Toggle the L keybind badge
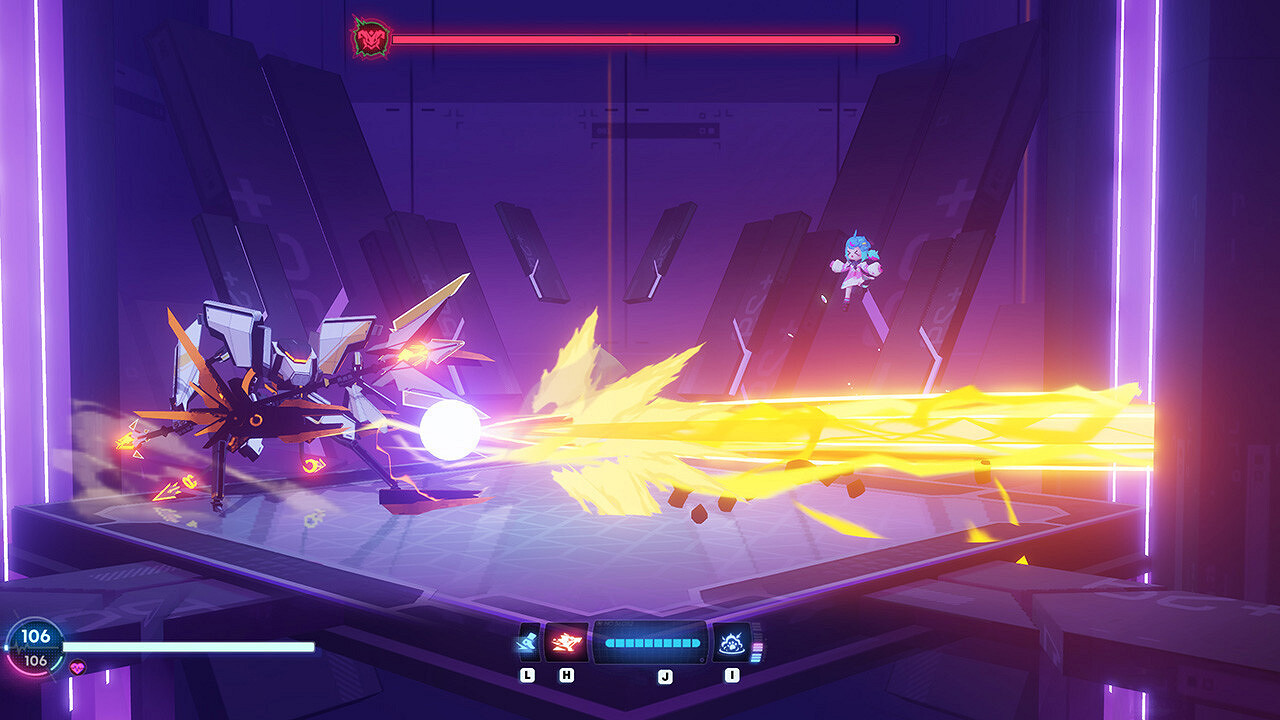Screen dimensions: 1280x720 [x=527, y=675]
